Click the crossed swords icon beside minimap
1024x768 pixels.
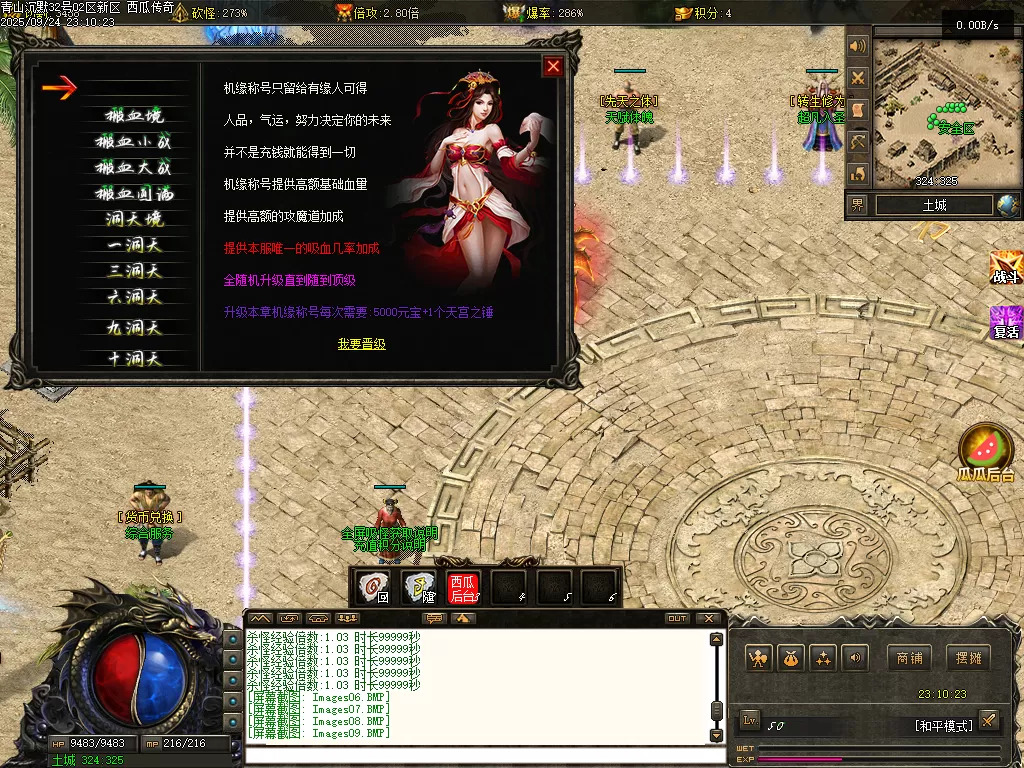tap(857, 78)
